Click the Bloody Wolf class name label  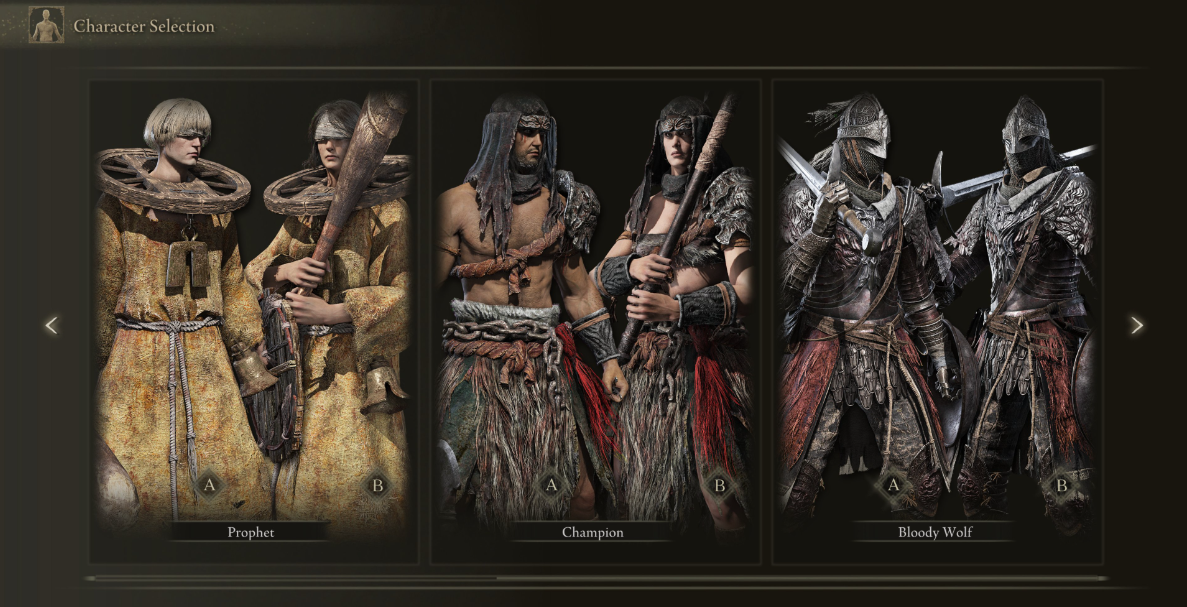coord(934,532)
